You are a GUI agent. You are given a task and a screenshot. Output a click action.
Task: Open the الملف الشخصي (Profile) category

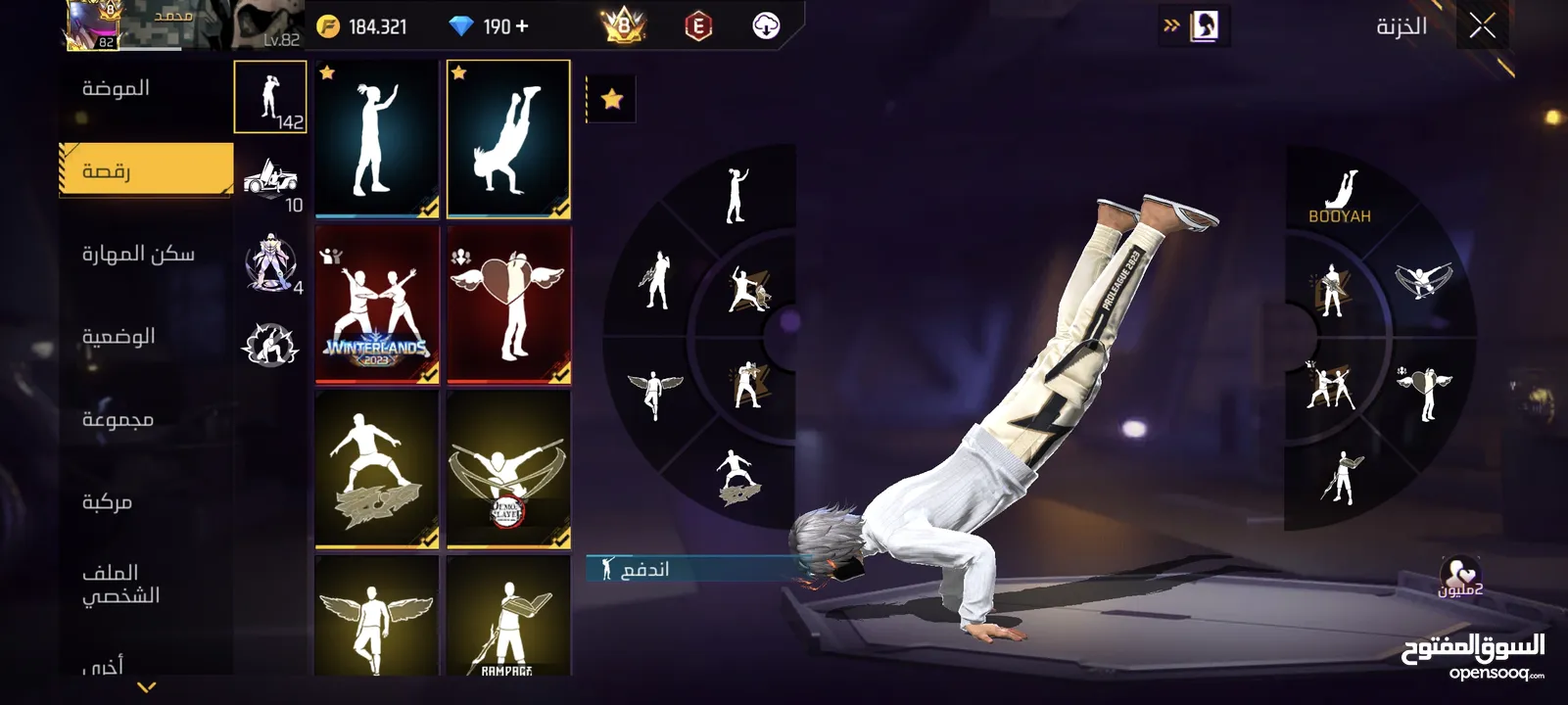tap(120, 584)
